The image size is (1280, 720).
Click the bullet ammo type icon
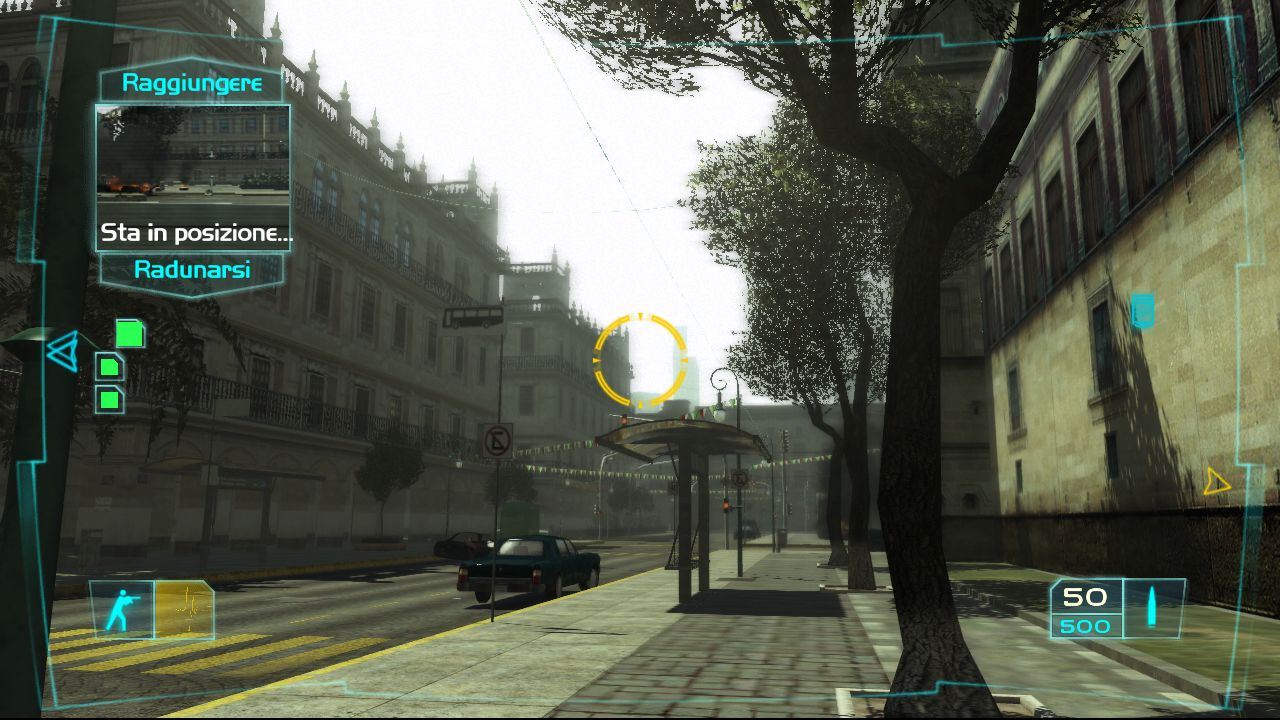[x=1152, y=607]
